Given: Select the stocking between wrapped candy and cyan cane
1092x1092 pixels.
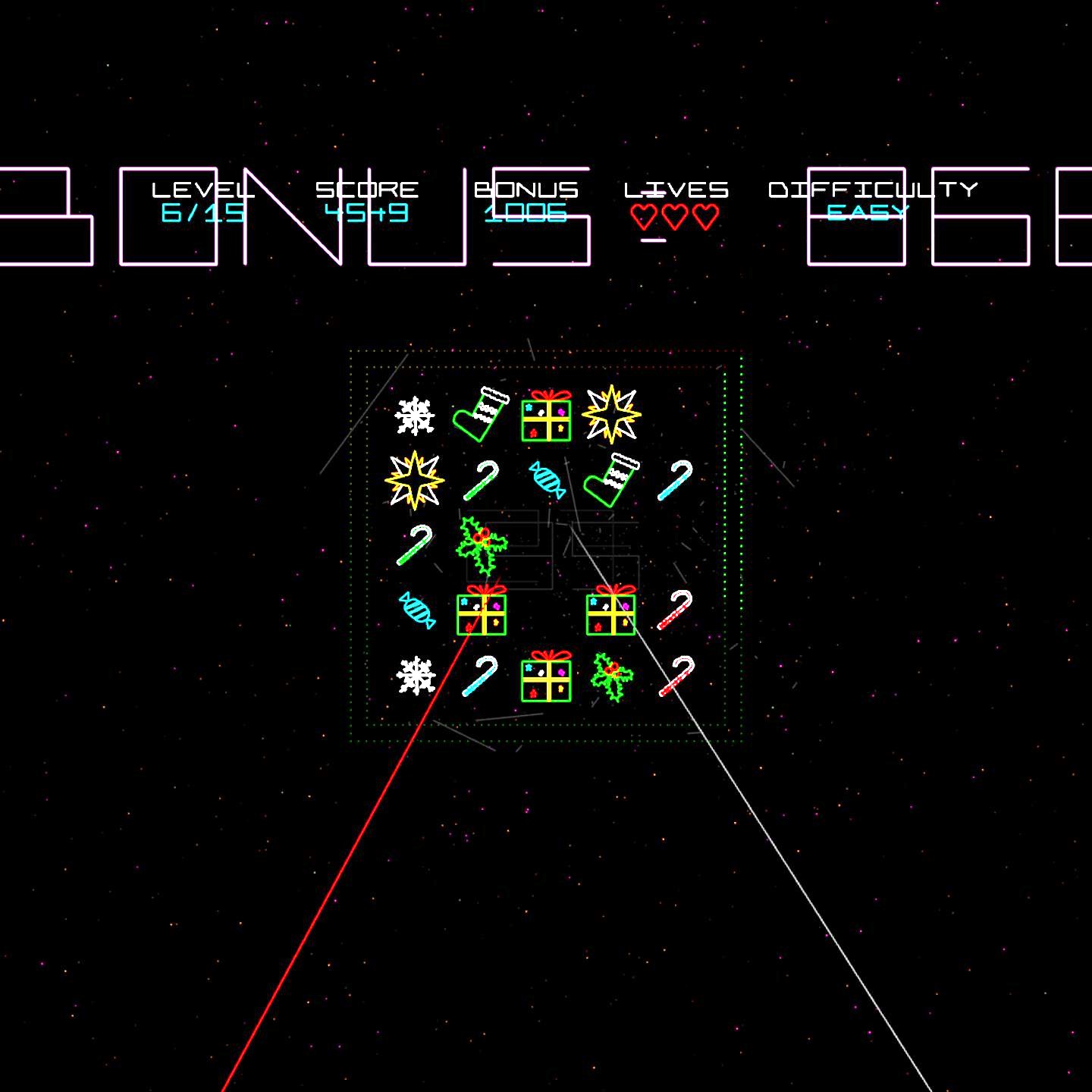Looking at the screenshot, I should click(x=611, y=480).
